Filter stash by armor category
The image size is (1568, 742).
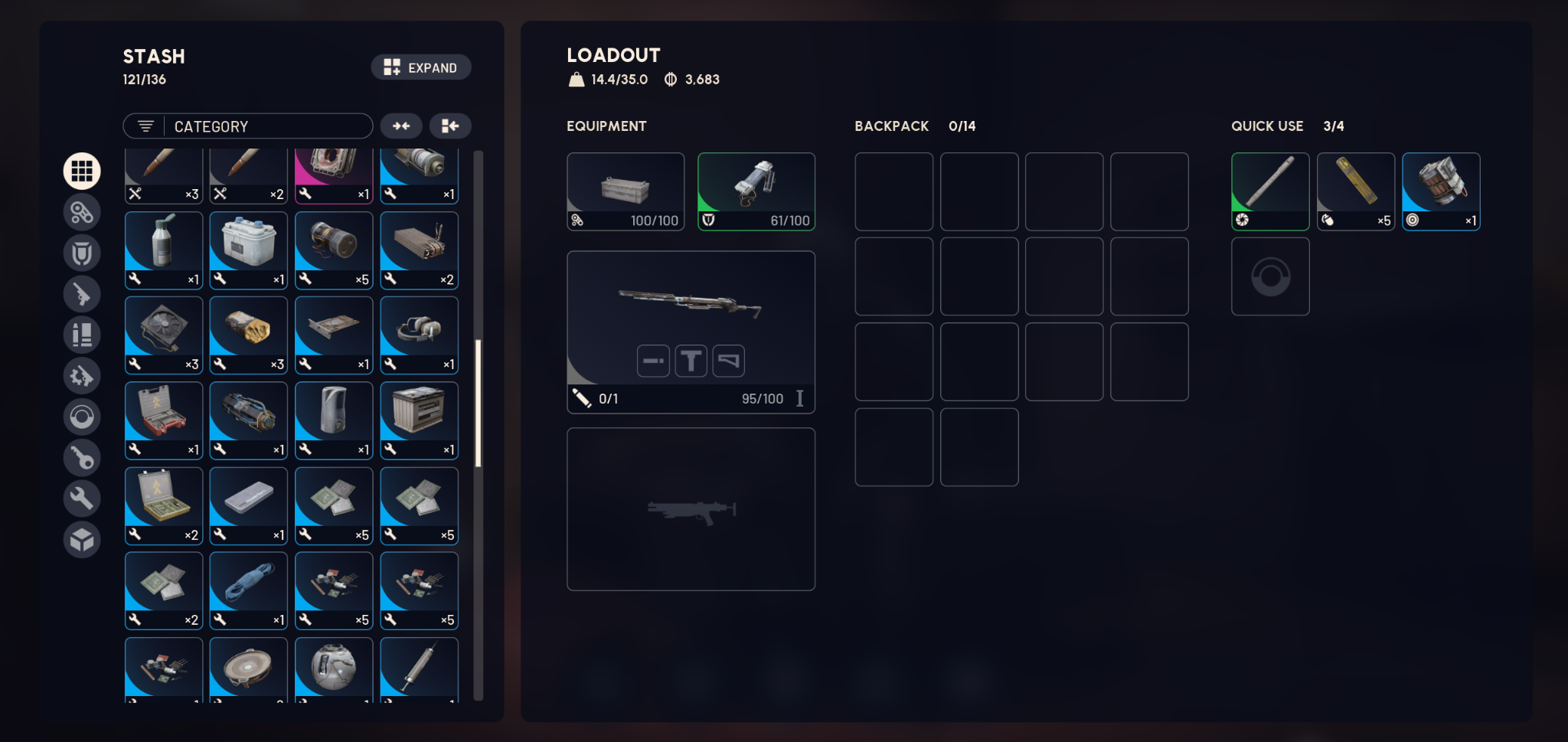point(82,253)
